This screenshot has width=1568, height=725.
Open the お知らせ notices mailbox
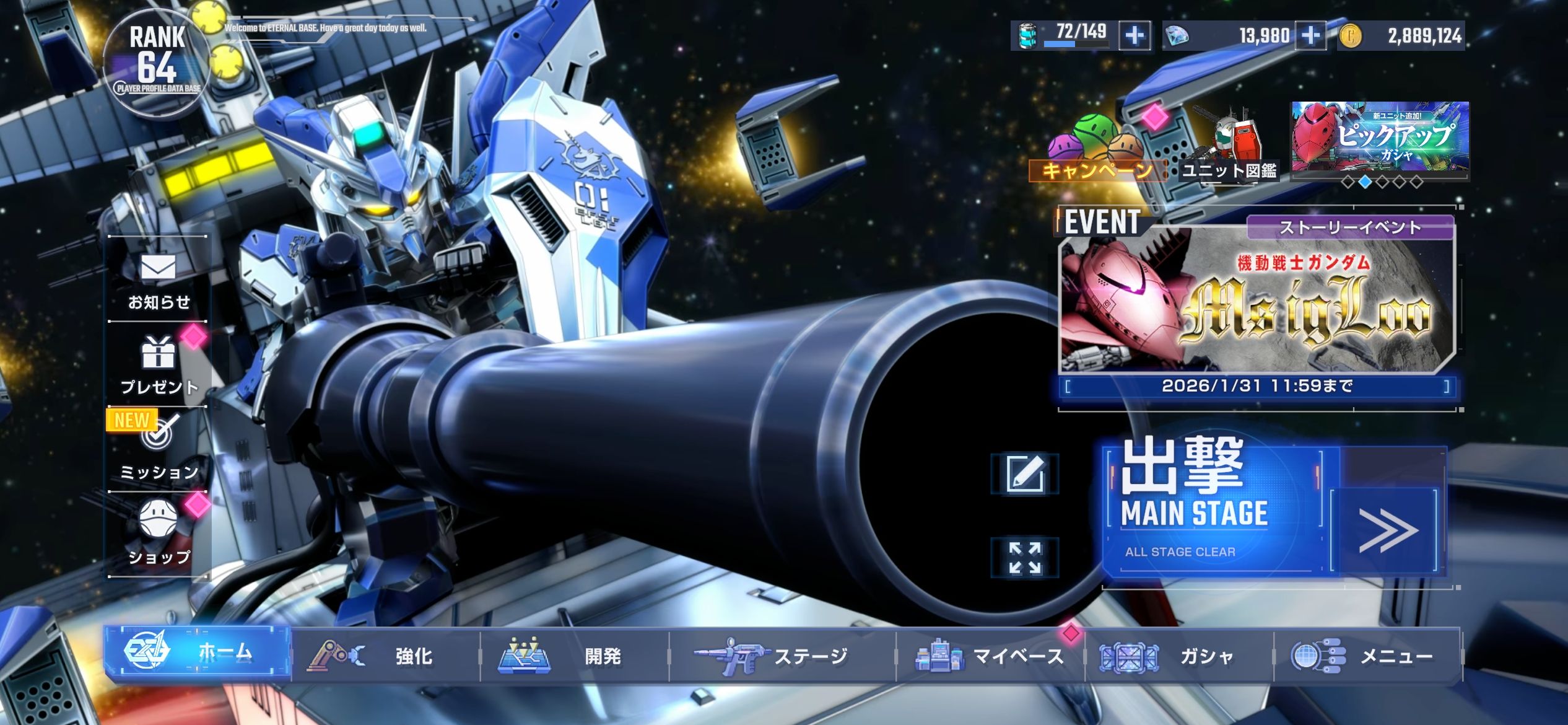point(159,280)
